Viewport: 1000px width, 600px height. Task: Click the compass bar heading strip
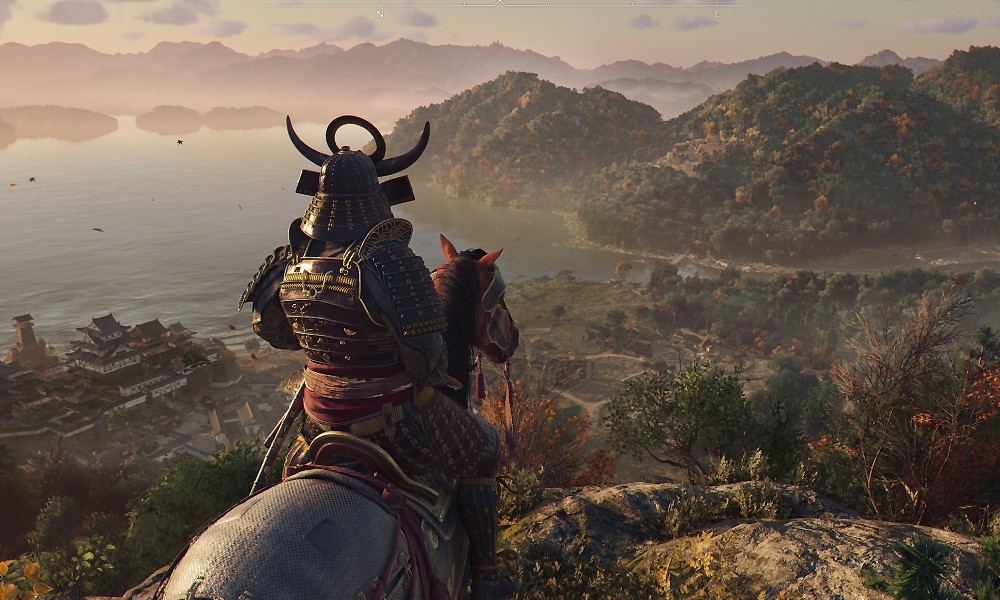coord(500,7)
